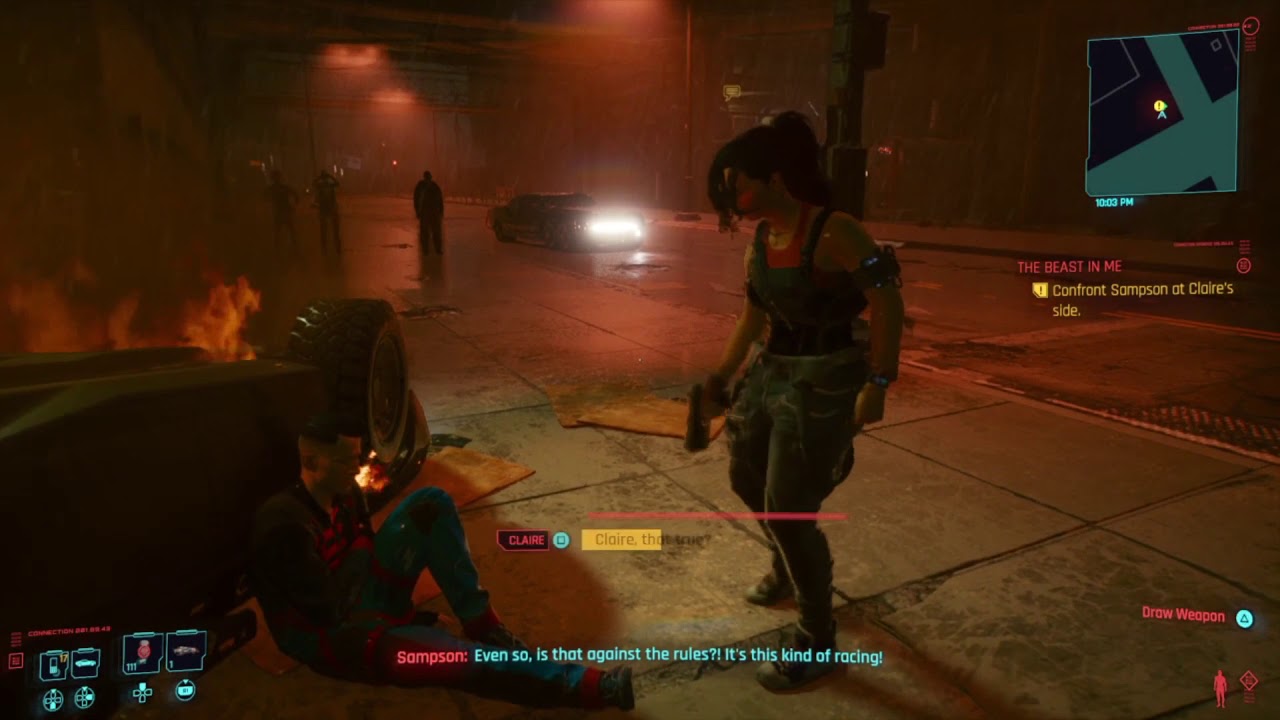Click the R1 button prompt icon
This screenshot has width=1280, height=720.
tap(186, 690)
